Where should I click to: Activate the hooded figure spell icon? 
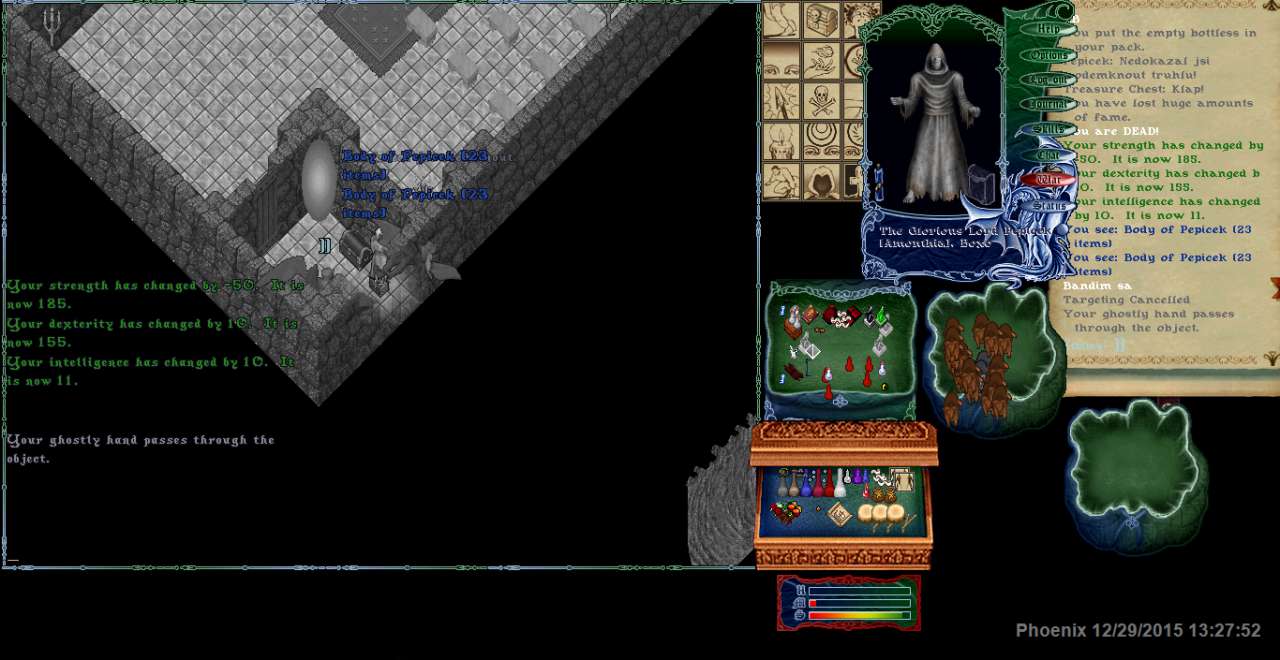pos(821,180)
